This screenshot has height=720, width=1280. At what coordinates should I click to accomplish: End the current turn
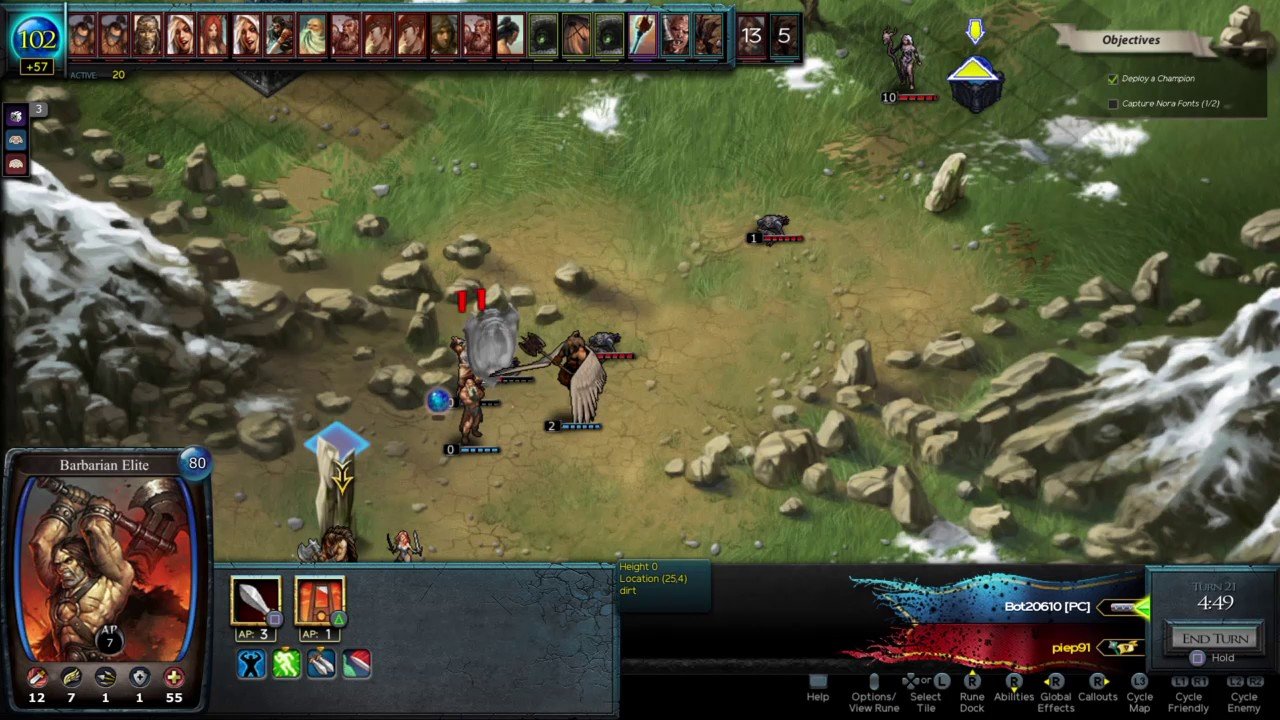1215,639
